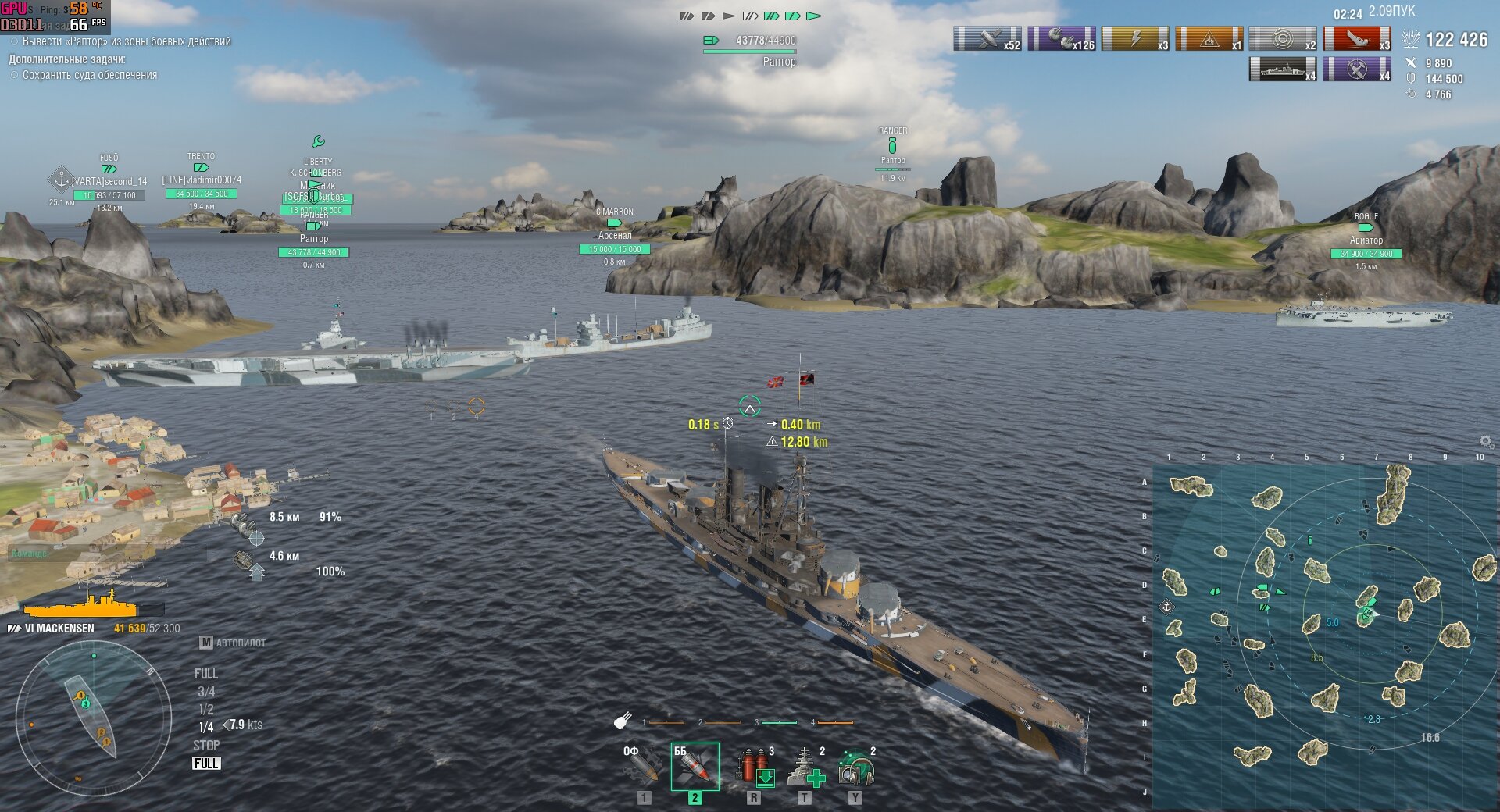The height and width of the screenshot is (812, 1500).
Task: Set engine speed to 1/2
Action: coord(206,710)
